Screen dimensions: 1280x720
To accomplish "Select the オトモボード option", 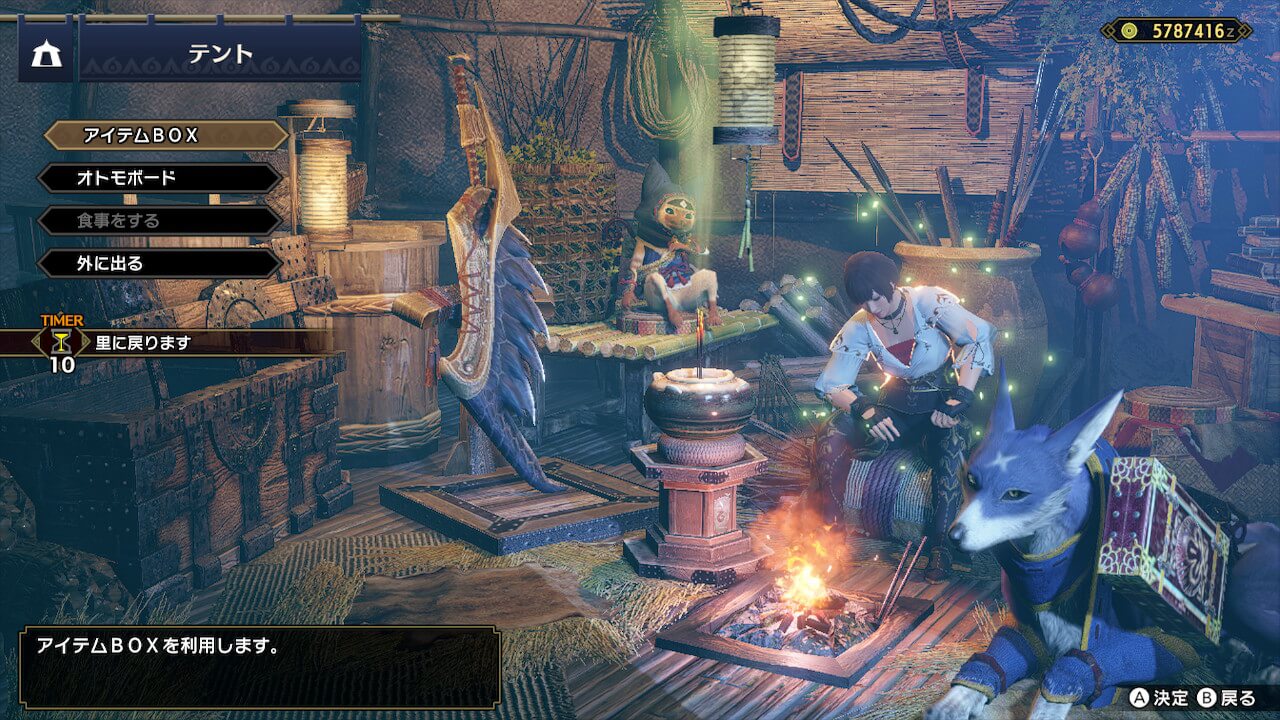I will pos(160,178).
